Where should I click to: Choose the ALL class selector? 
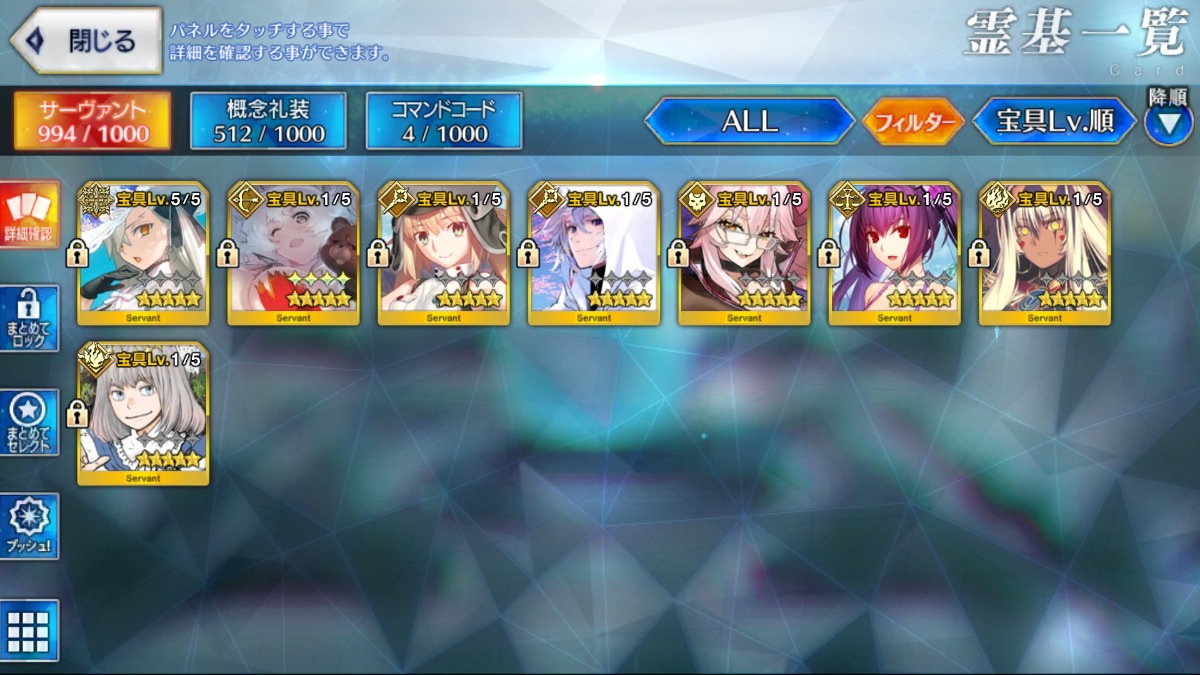[x=749, y=121]
